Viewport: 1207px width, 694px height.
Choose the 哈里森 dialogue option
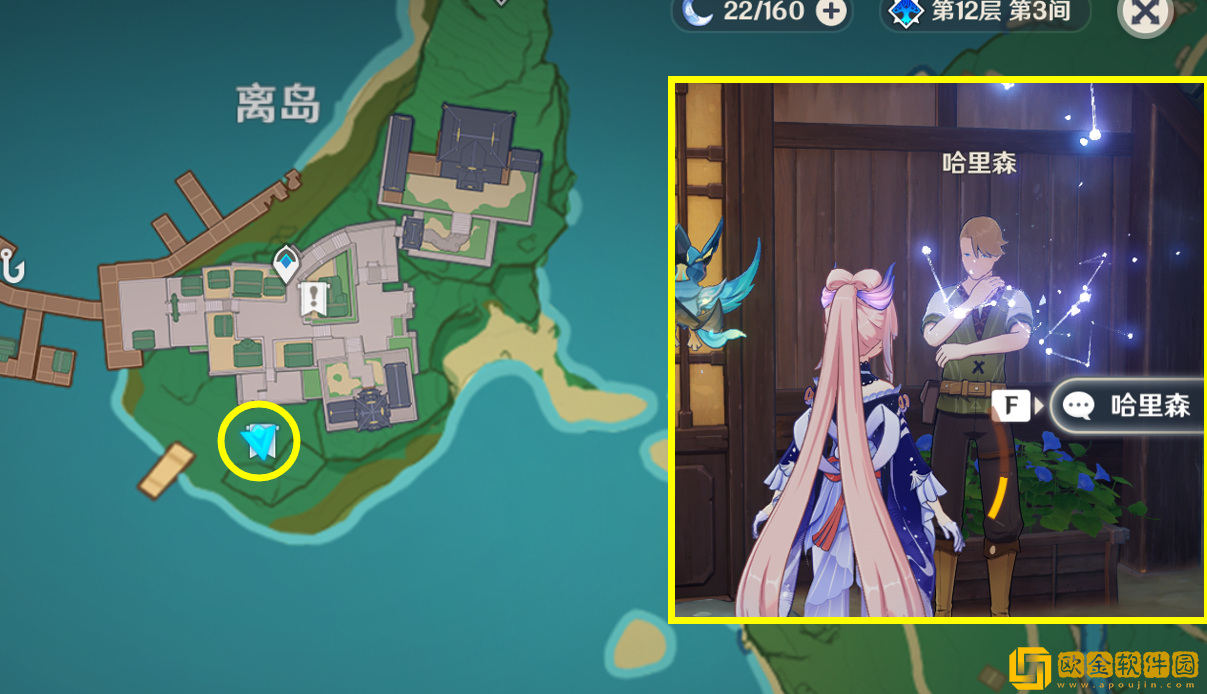click(x=1126, y=405)
